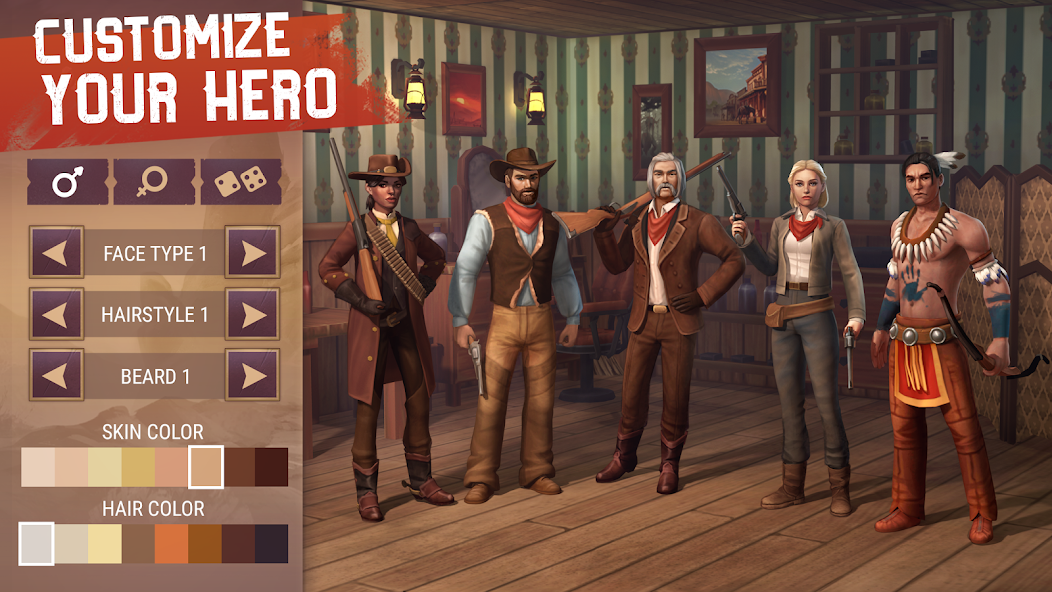Viewport: 1052px width, 592px height.
Task: Select the pale blonde hair swatch
Action: coord(104,544)
